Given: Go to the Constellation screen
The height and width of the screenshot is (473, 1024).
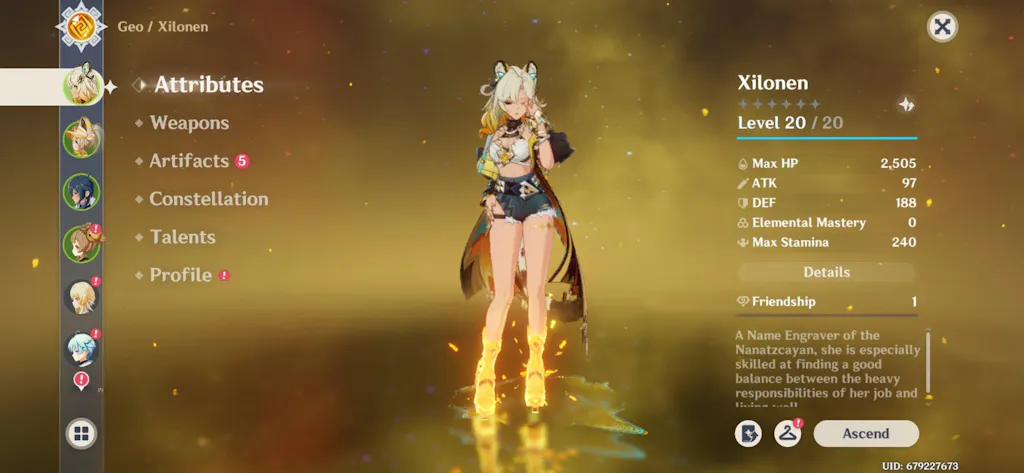Looking at the screenshot, I should [208, 199].
